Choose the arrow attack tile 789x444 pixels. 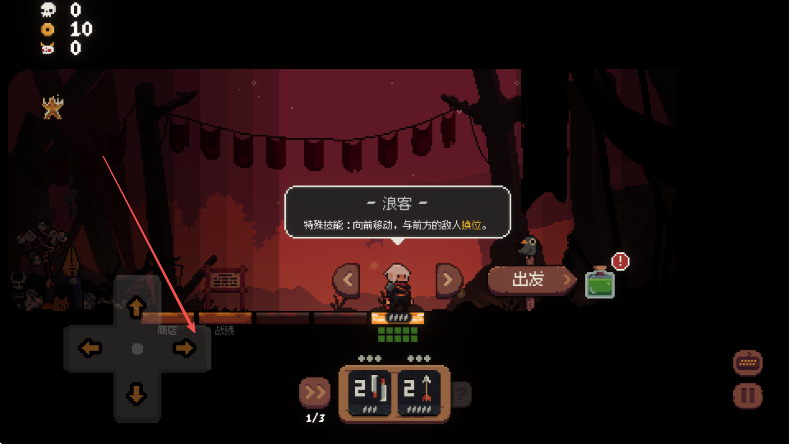click(421, 395)
